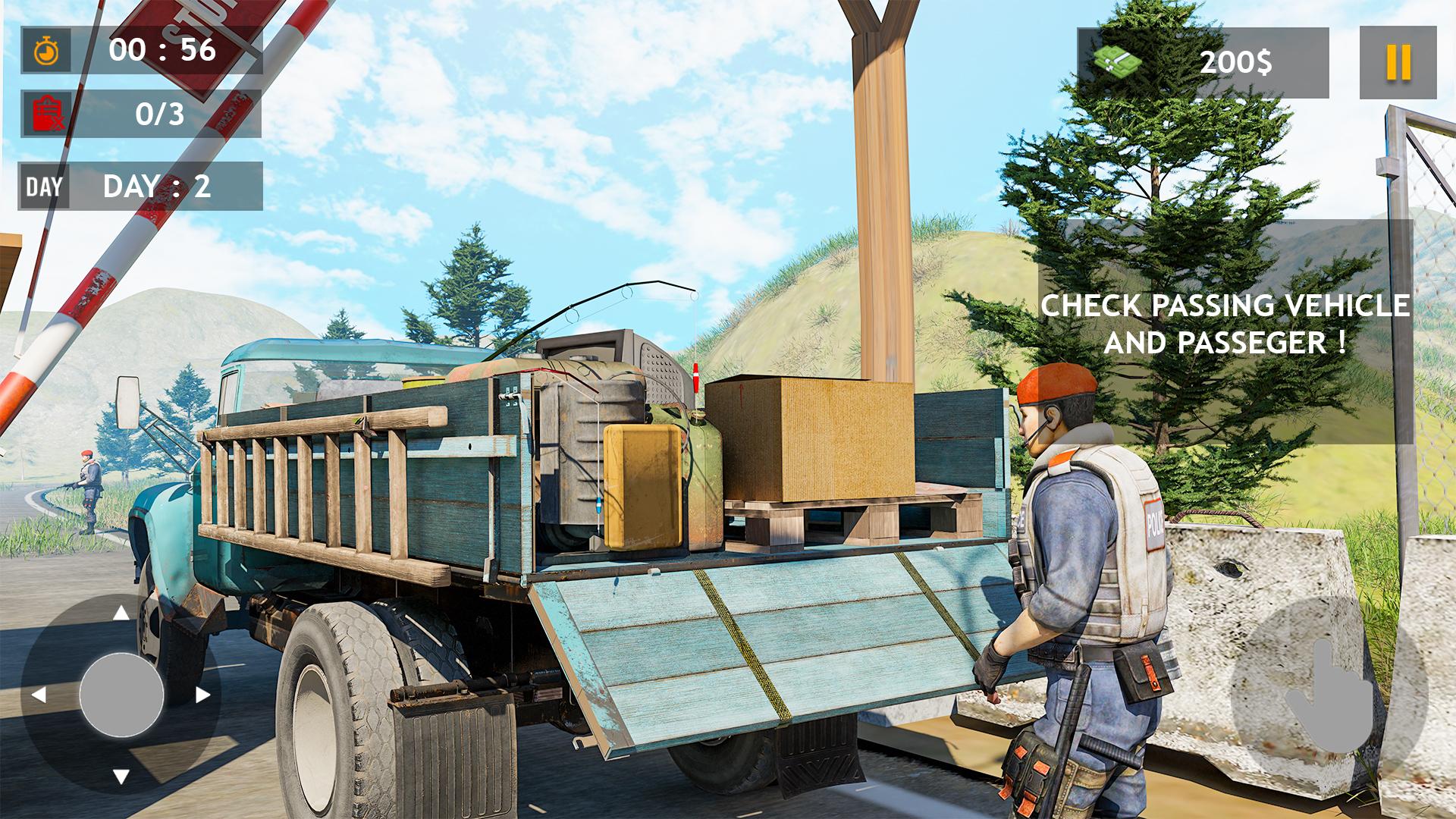Tap the joystick's right arrow
1456x819 pixels.
[x=202, y=695]
